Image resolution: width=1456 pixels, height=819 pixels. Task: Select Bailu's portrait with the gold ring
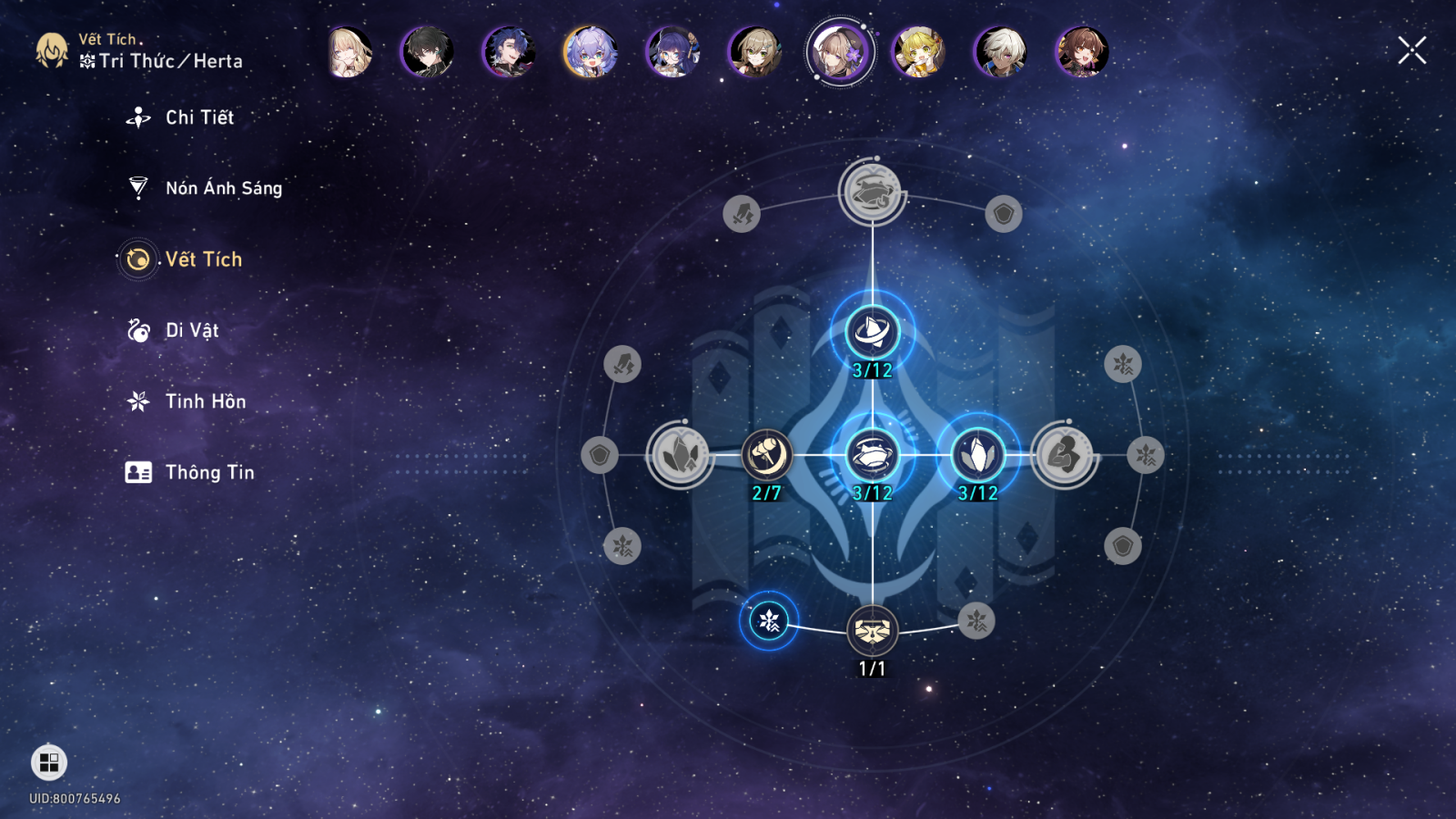point(591,52)
